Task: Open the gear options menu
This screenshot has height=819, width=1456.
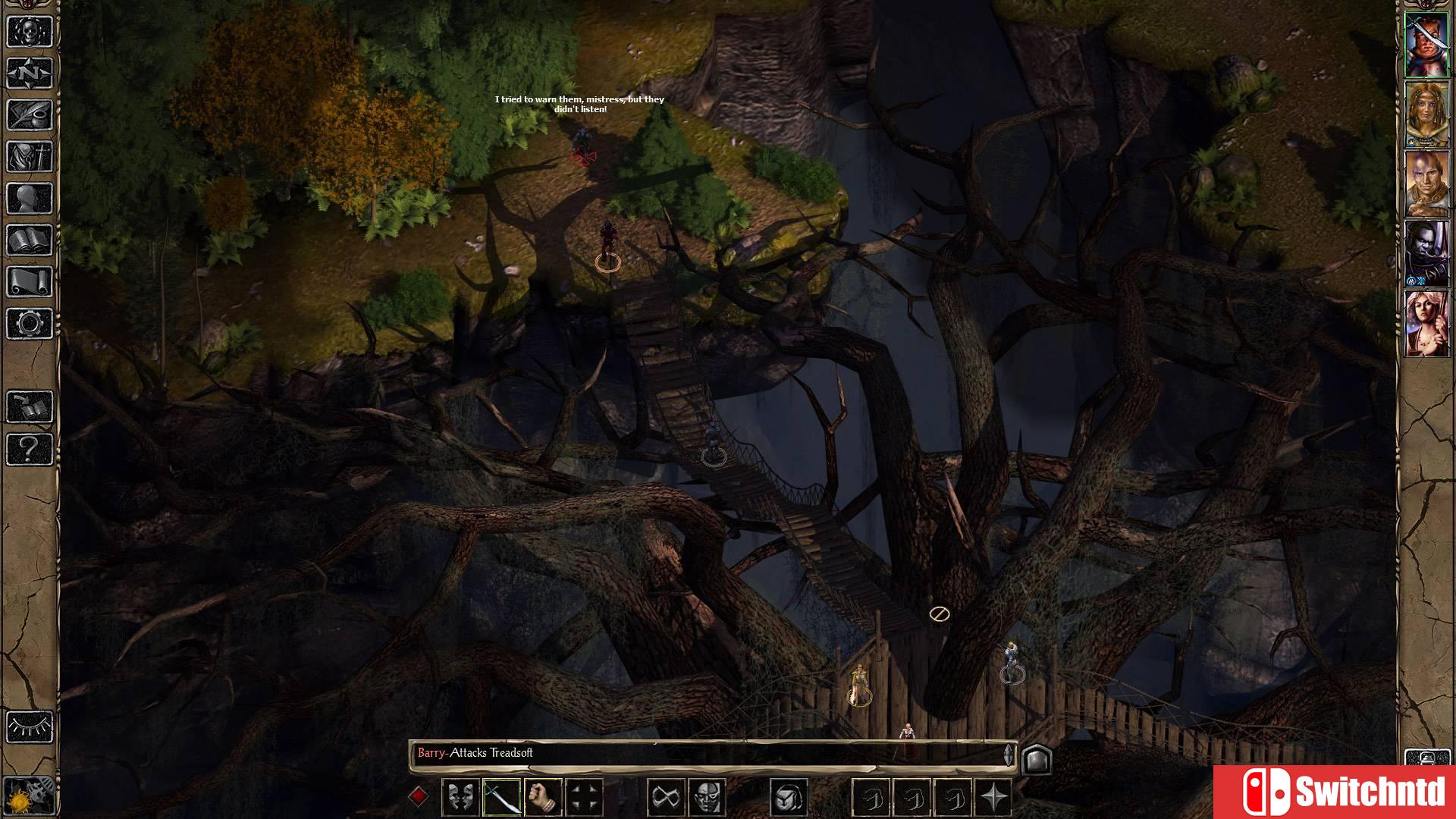Action: pos(30,324)
